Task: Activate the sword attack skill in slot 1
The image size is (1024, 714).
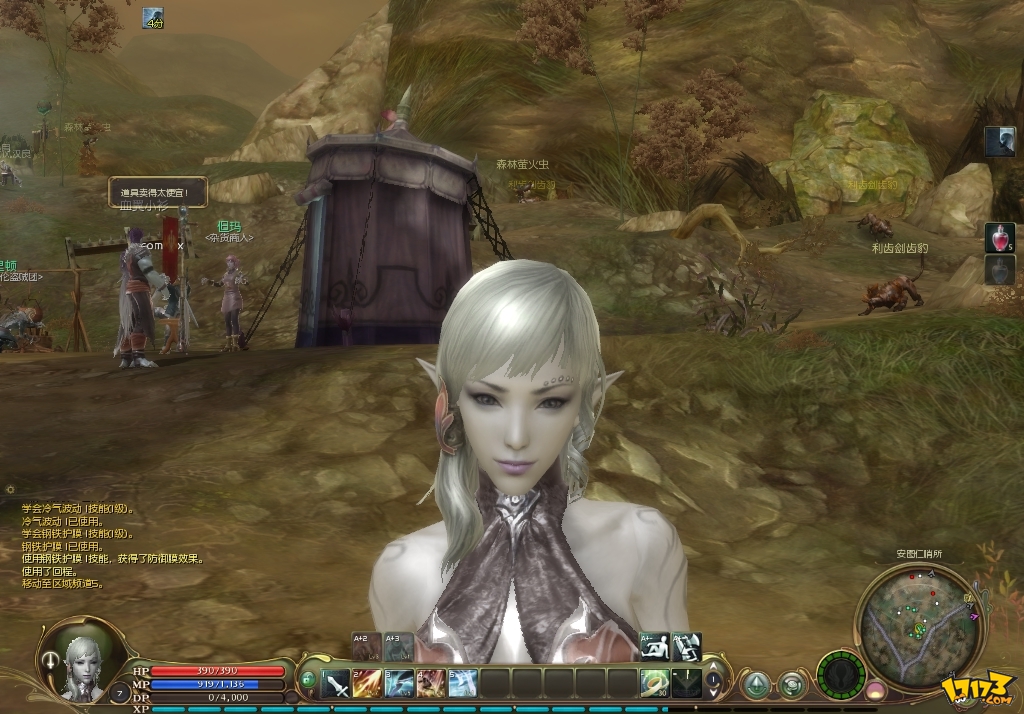Action: point(336,683)
